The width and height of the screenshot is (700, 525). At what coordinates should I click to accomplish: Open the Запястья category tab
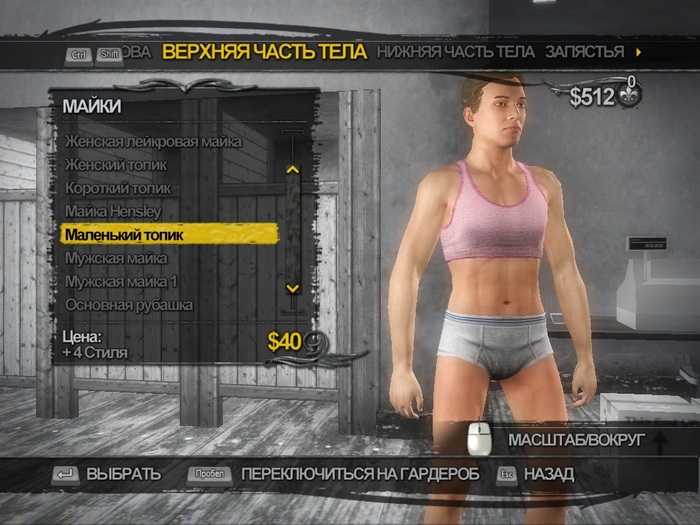585,51
